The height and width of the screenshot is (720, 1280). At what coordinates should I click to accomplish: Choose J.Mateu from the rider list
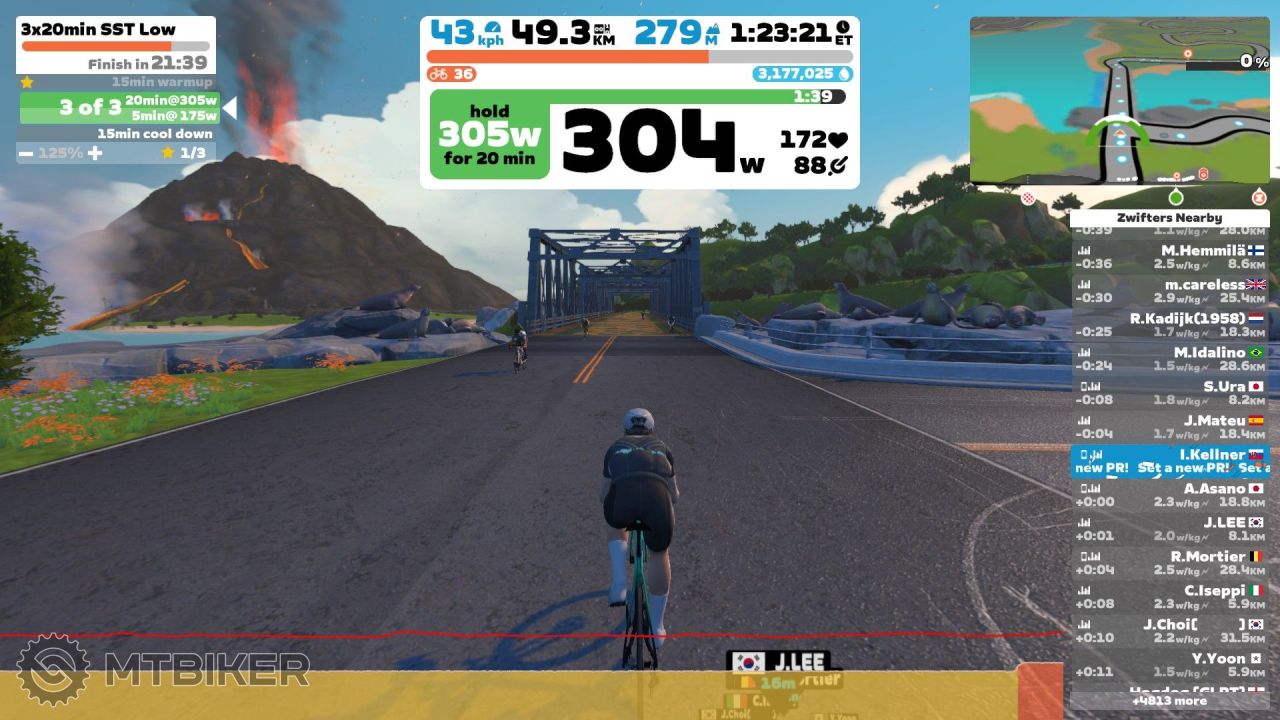coord(1170,427)
